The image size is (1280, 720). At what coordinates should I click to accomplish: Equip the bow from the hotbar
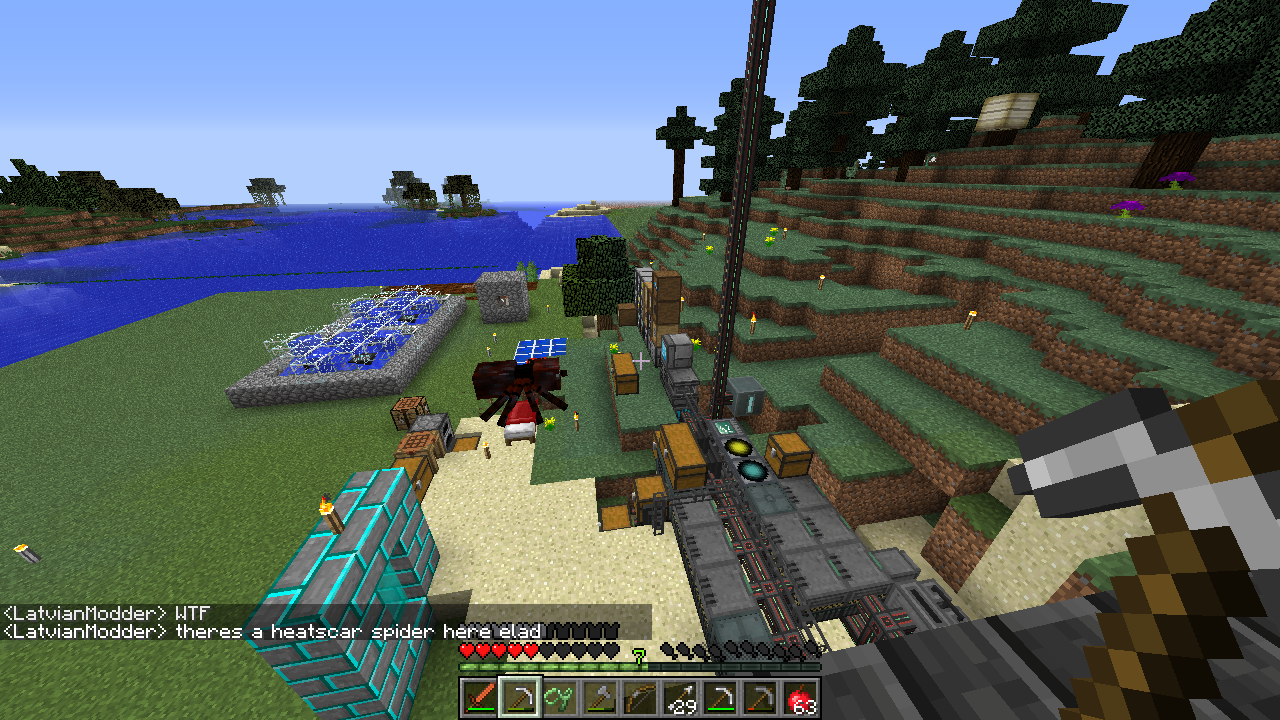click(x=640, y=697)
